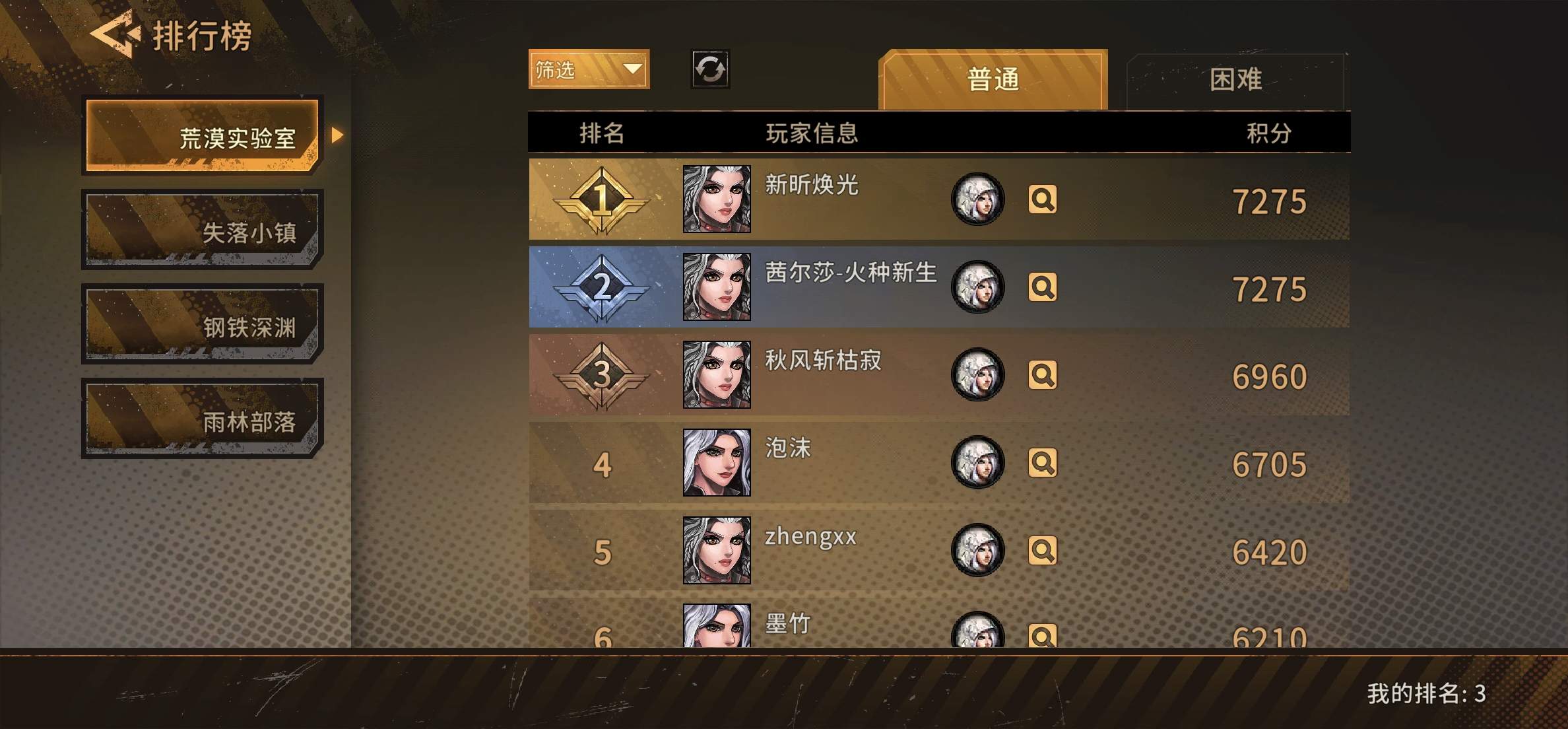Click the 积分 column header
This screenshot has height=729, width=1568.
click(x=1267, y=132)
